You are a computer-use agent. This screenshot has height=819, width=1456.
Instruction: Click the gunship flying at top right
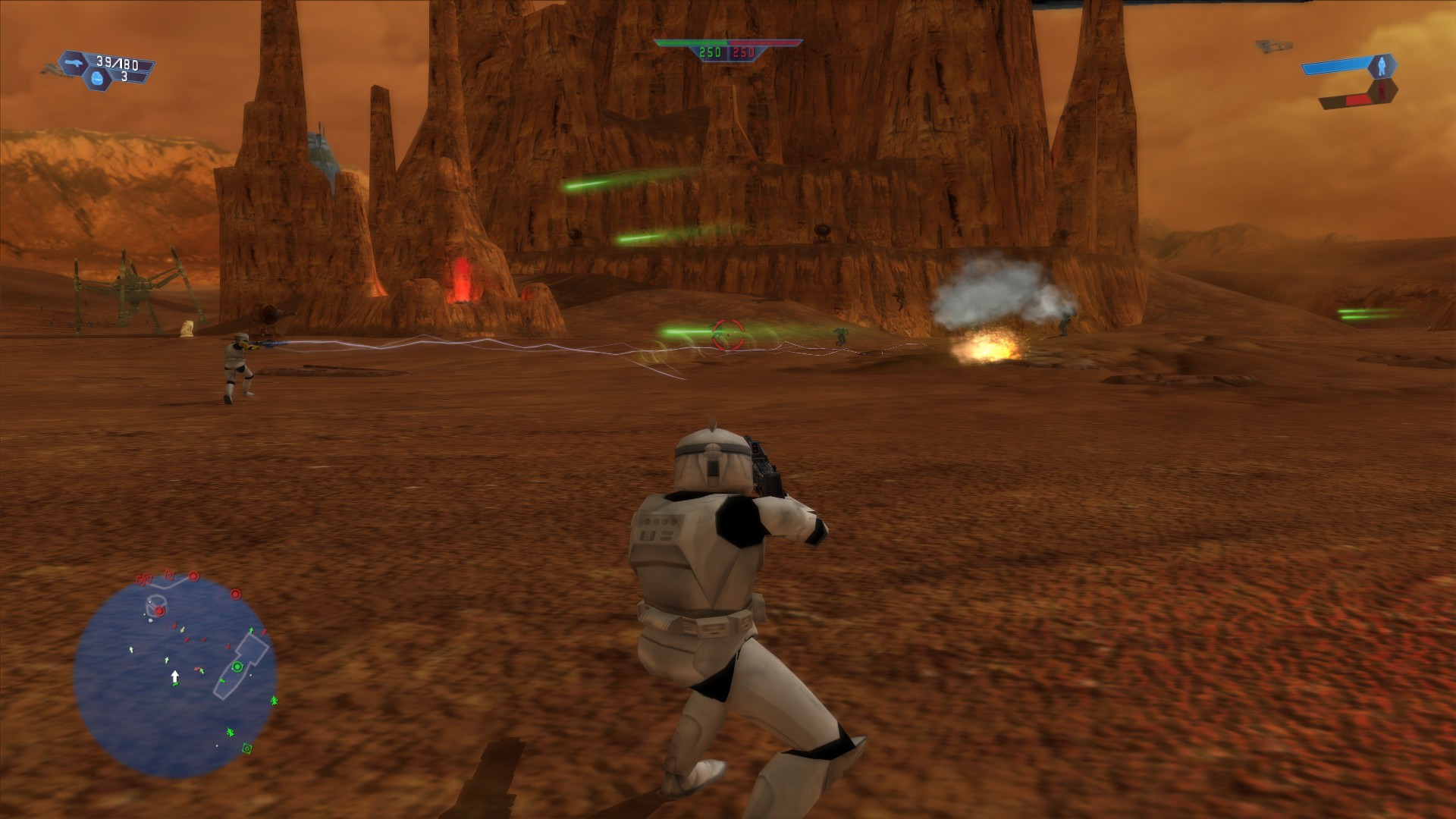1273,46
